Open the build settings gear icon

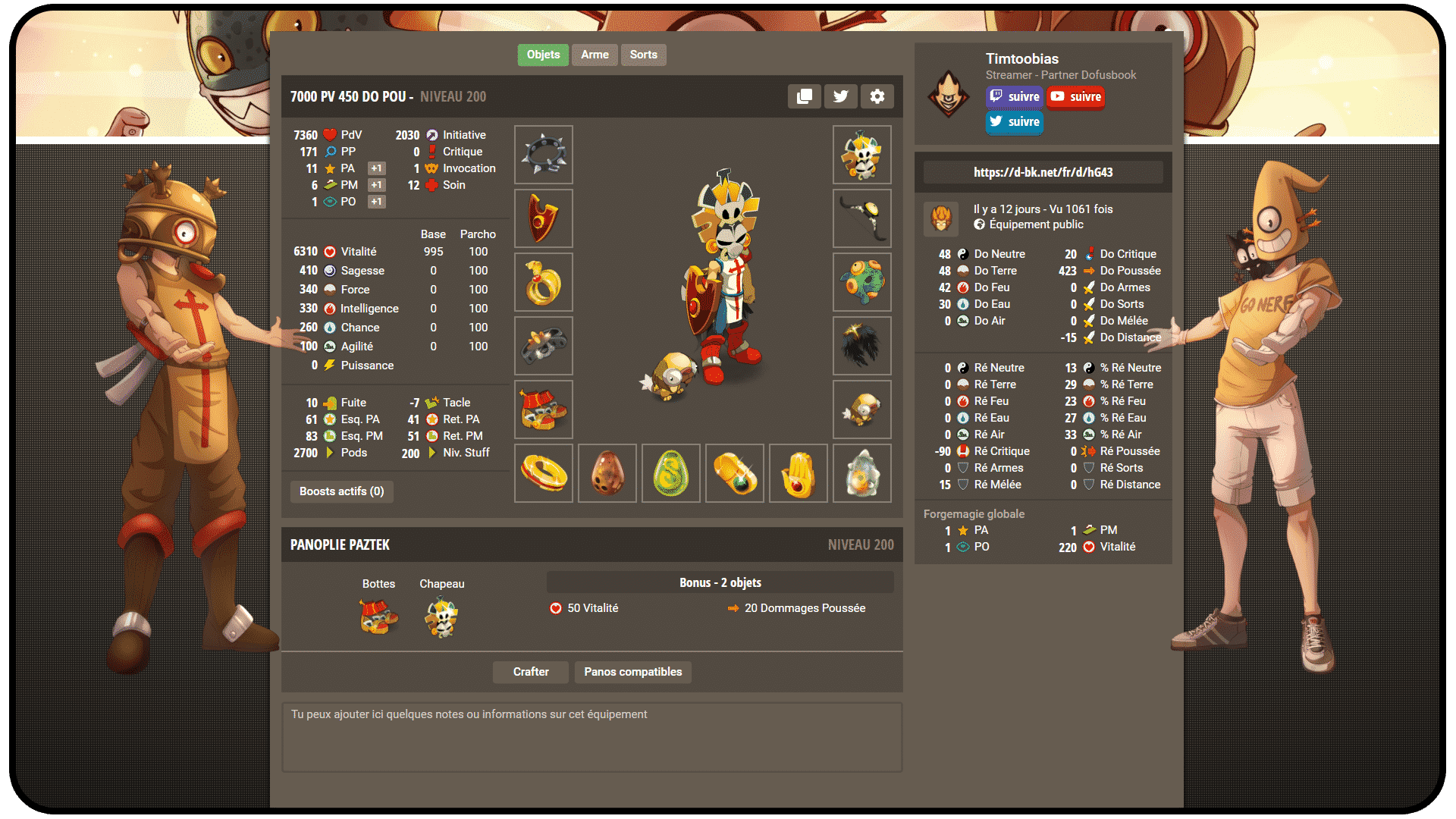point(877,96)
